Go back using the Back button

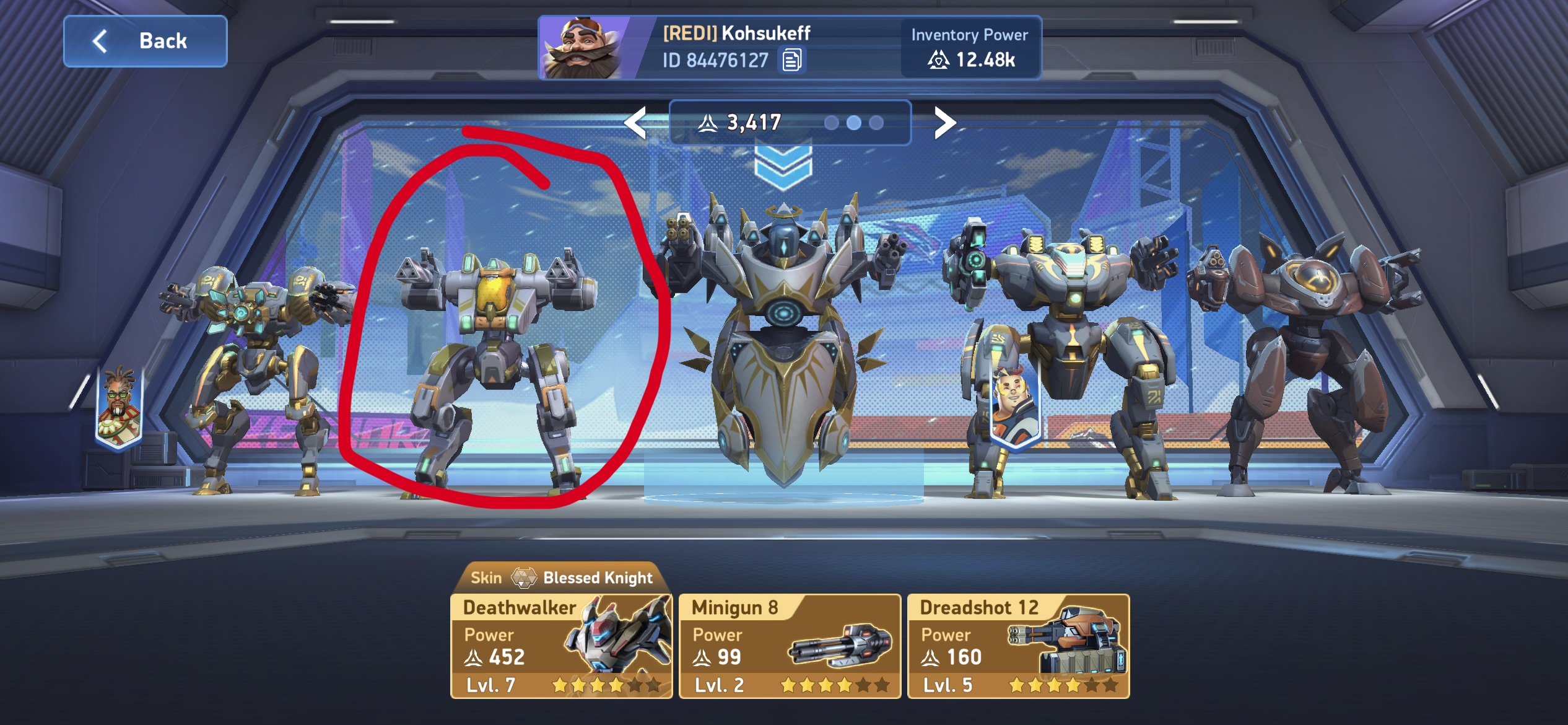tap(146, 42)
